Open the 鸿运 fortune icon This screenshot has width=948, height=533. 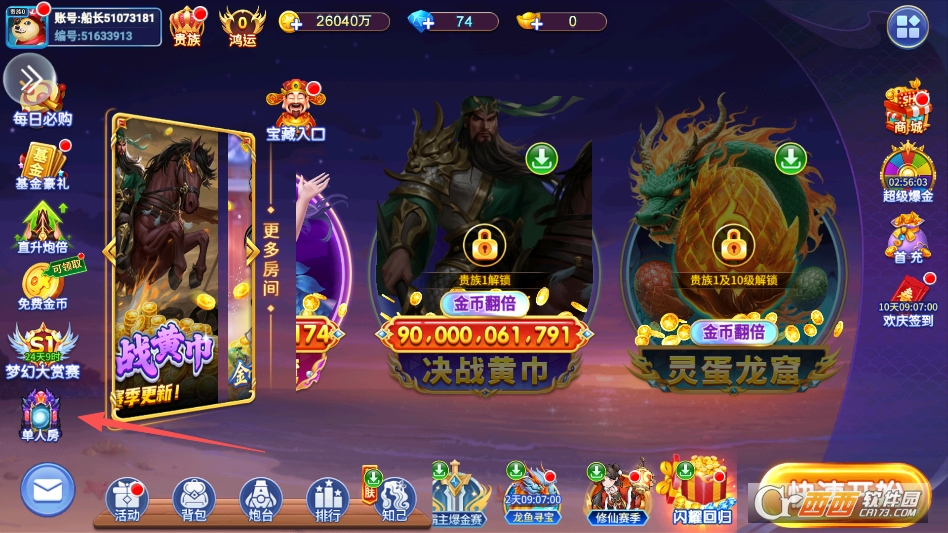(242, 25)
